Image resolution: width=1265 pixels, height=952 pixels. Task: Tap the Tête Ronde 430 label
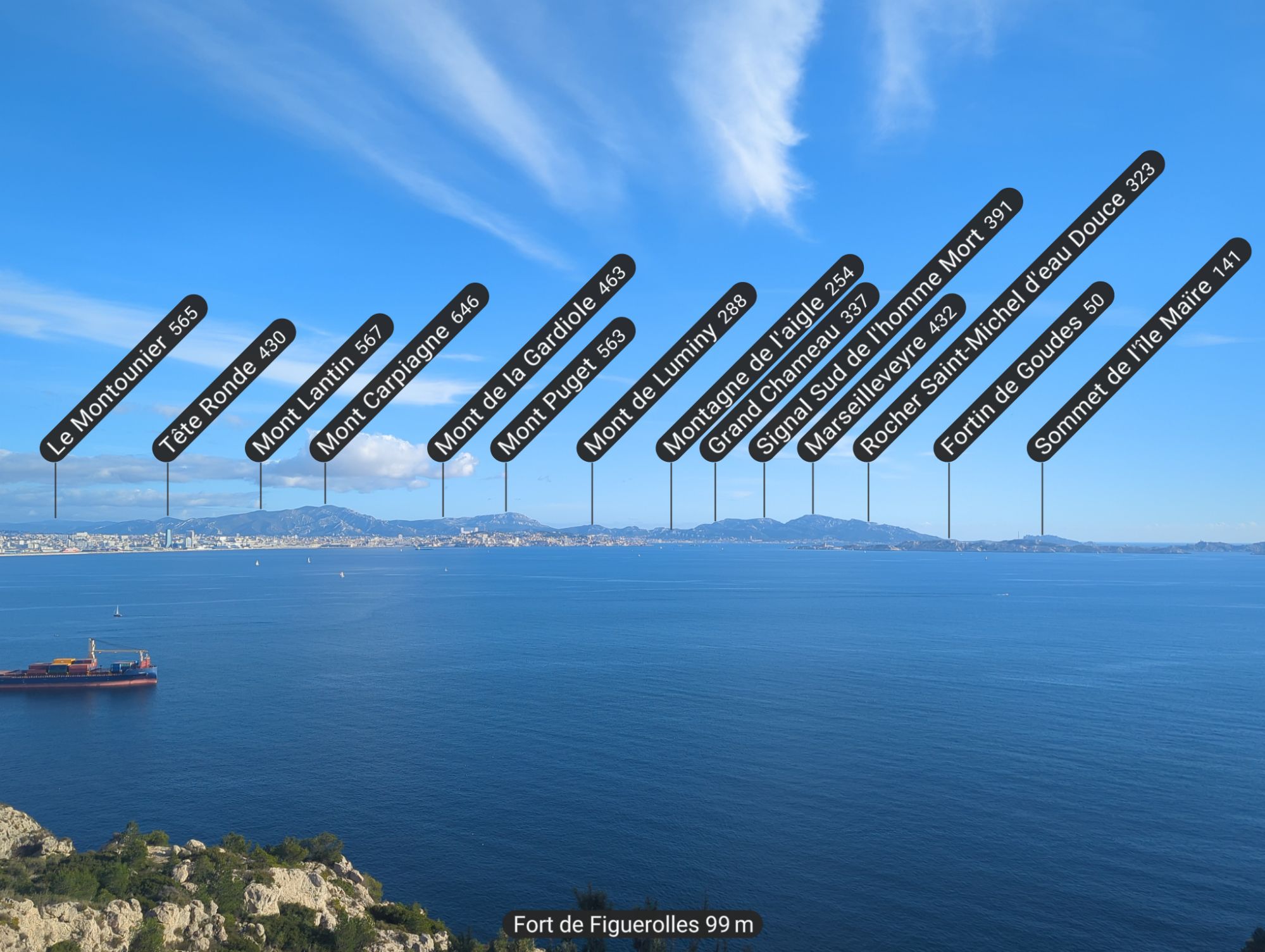[224, 390]
